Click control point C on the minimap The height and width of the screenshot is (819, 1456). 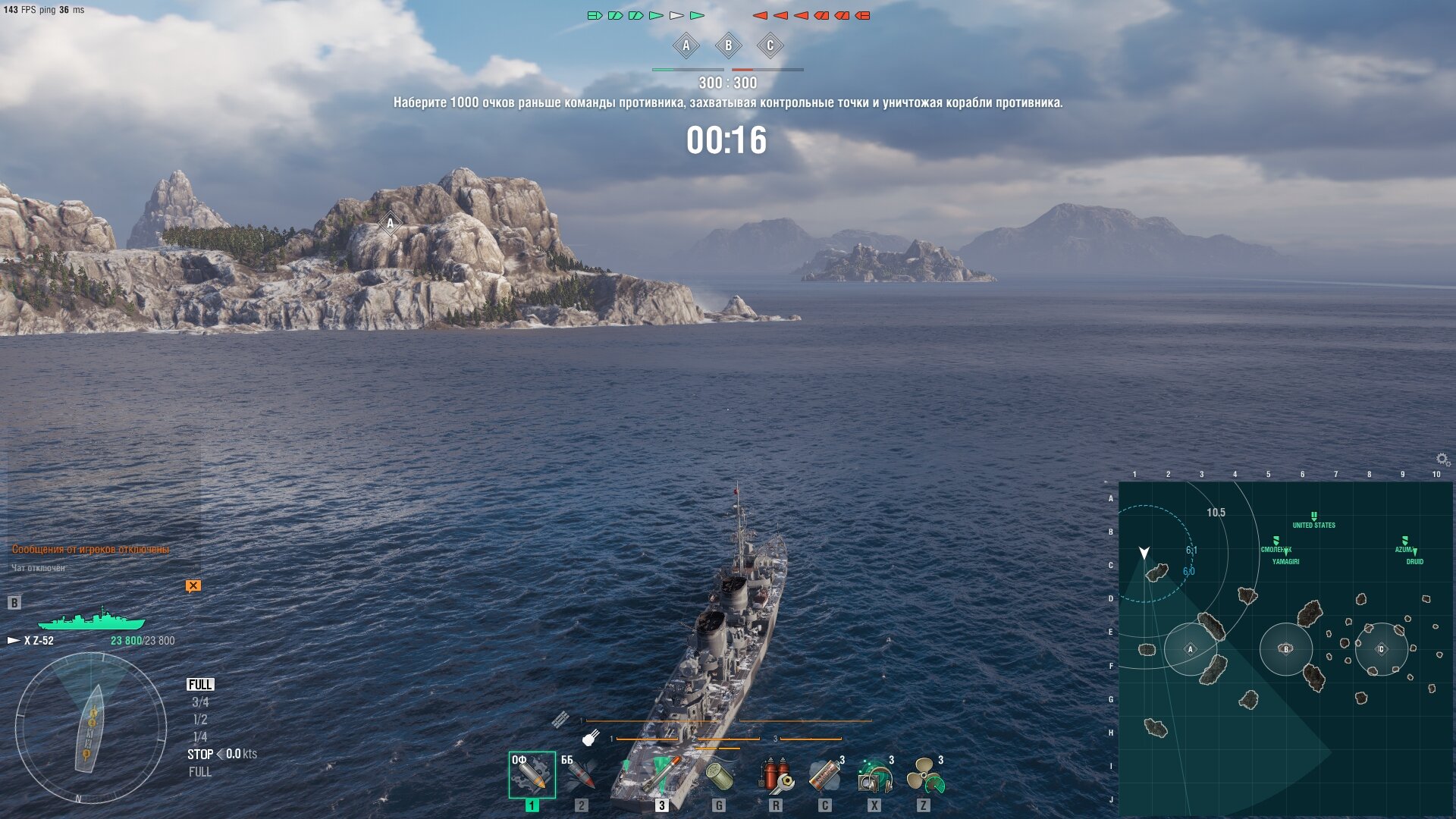point(1381,649)
